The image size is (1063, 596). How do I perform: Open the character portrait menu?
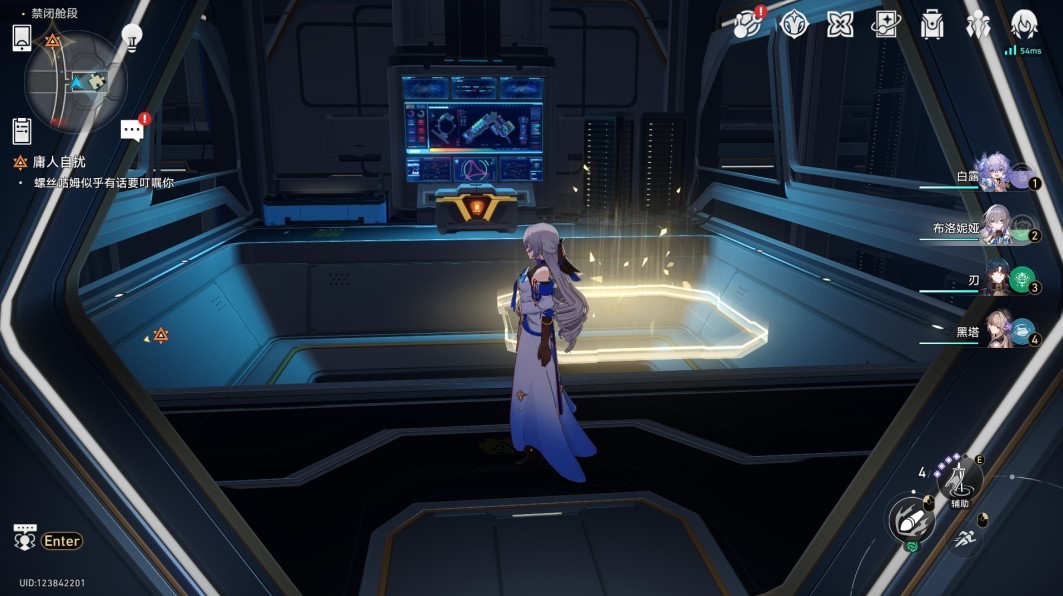coord(1023,22)
